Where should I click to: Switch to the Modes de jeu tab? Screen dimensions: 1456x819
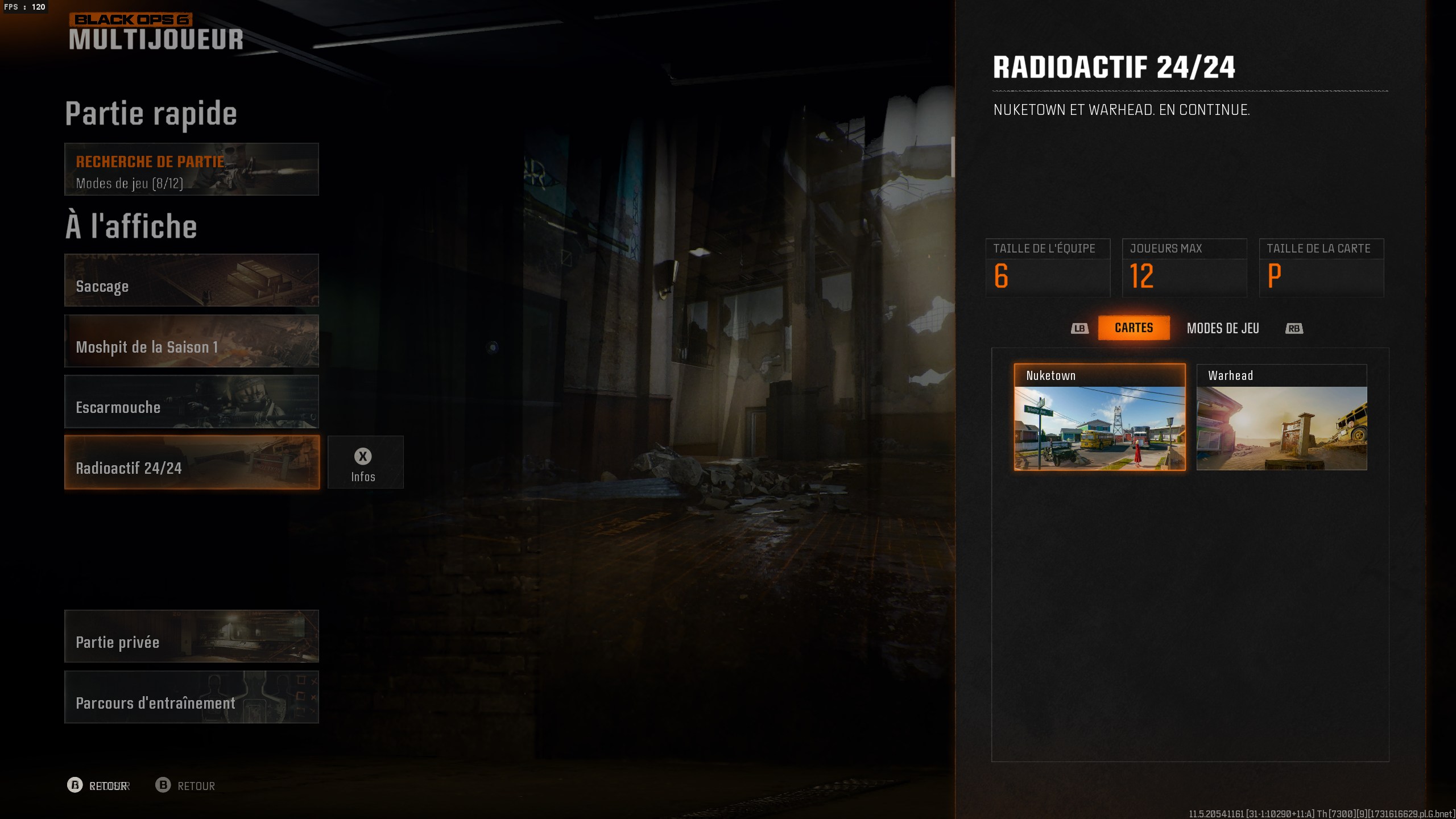1223,328
